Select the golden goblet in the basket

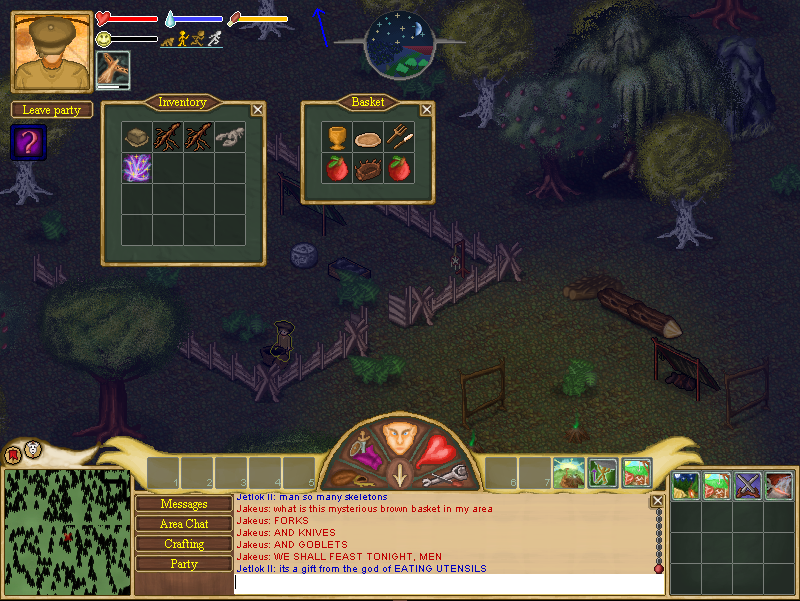(x=337, y=137)
